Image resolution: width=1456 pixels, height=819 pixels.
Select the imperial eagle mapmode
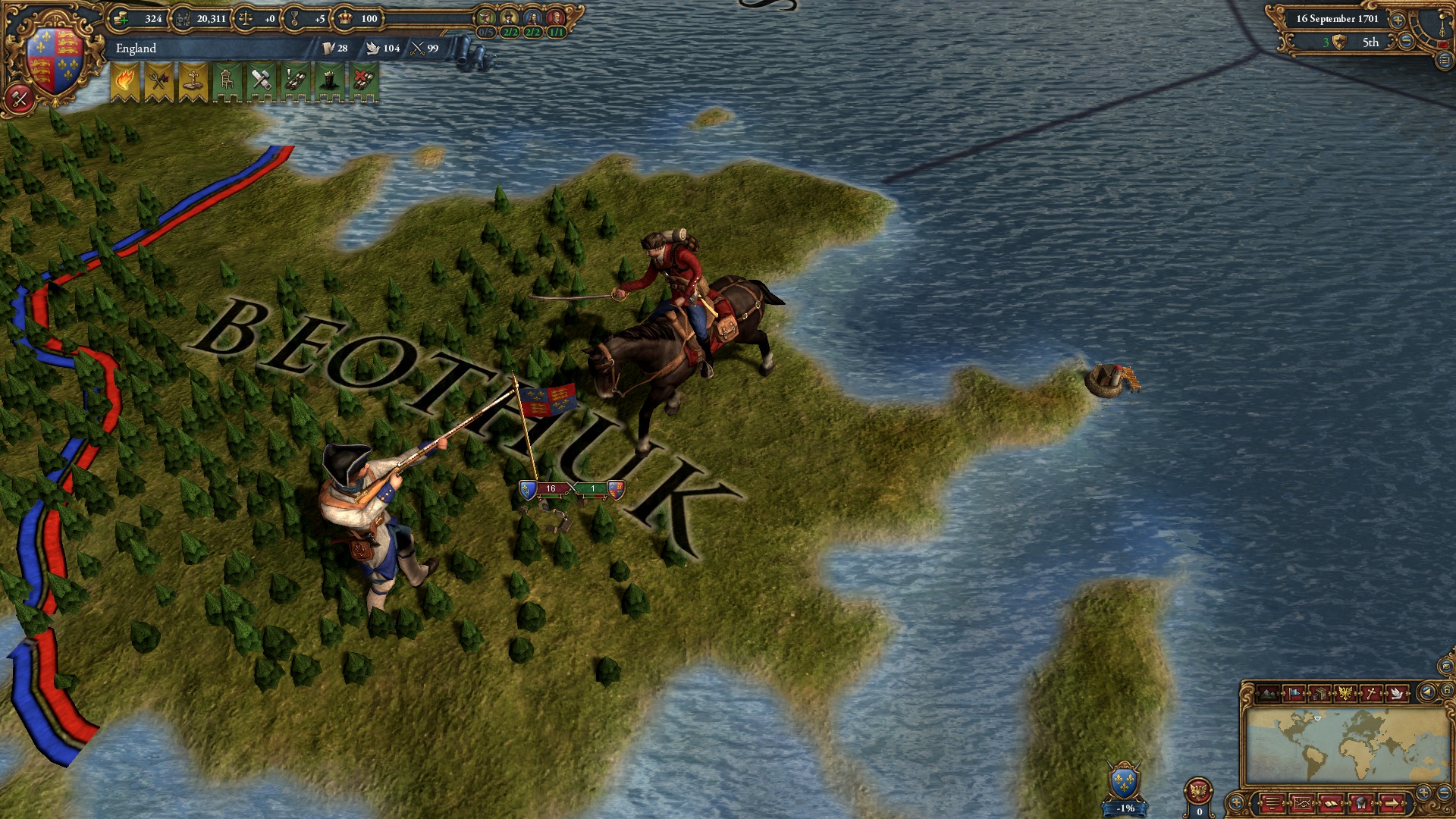point(1346,692)
